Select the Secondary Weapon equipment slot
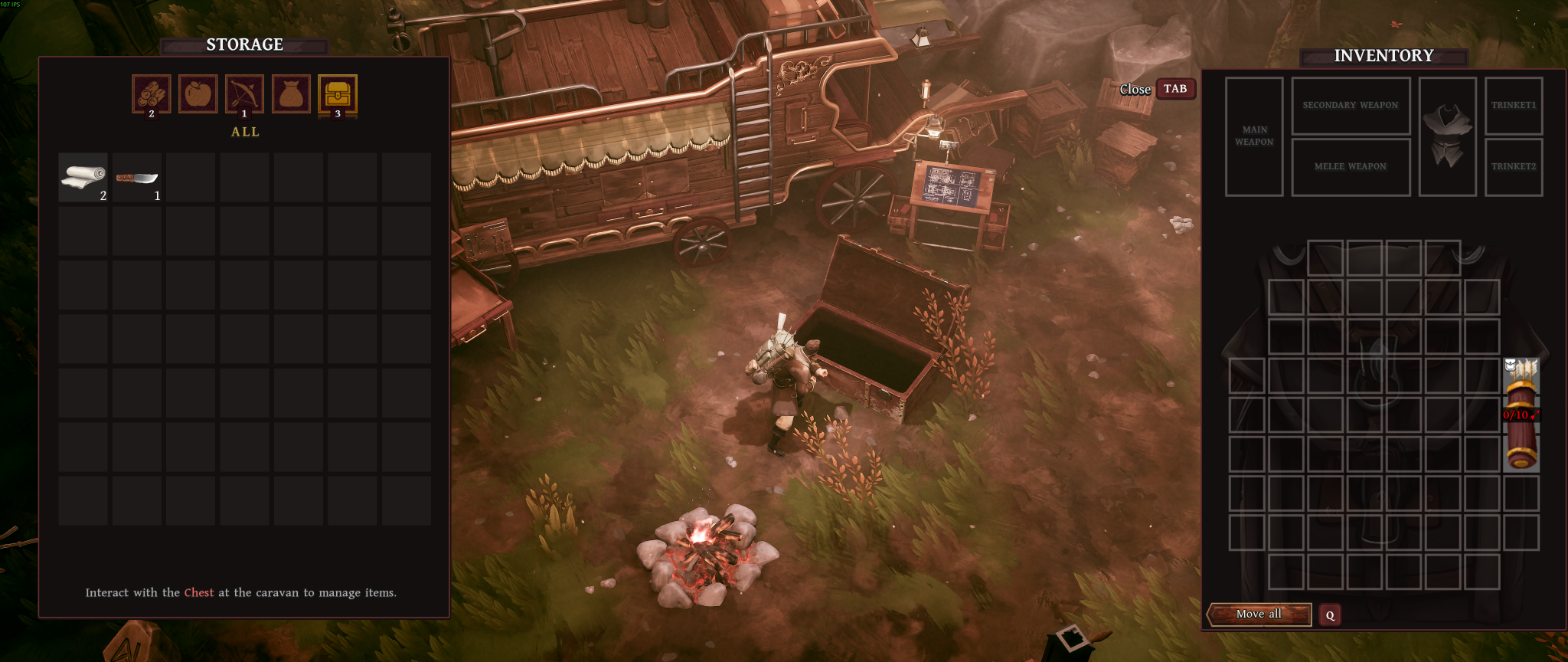The width and height of the screenshot is (1568, 662). 1351,106
